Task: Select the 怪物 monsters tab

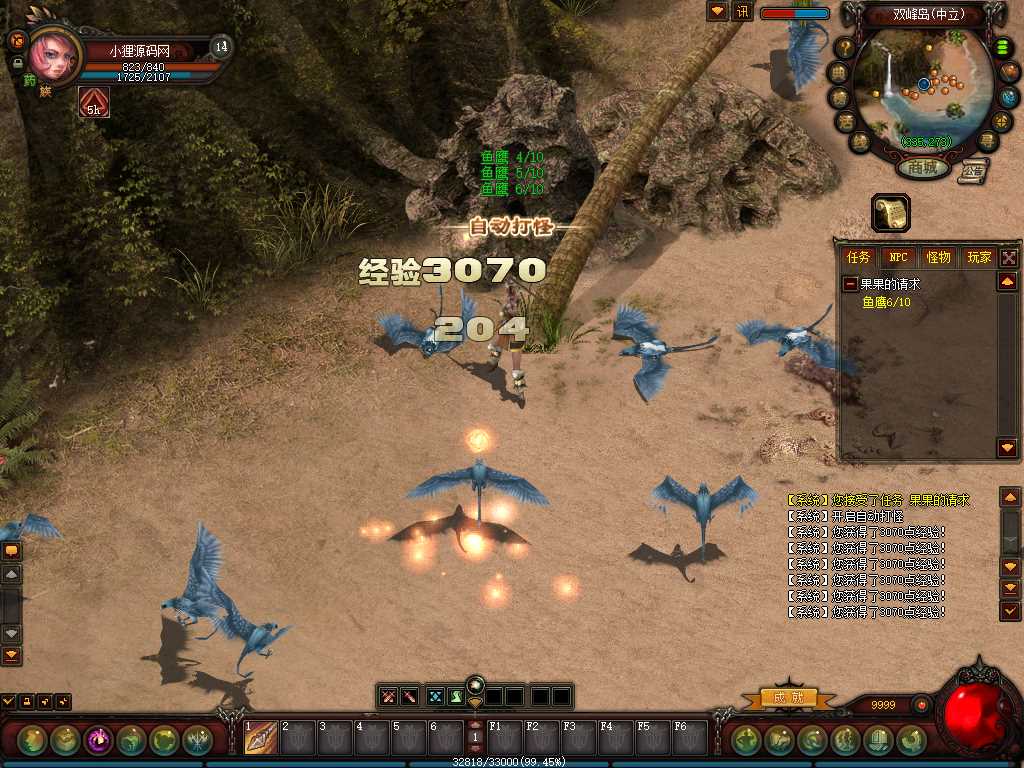Action: point(938,257)
